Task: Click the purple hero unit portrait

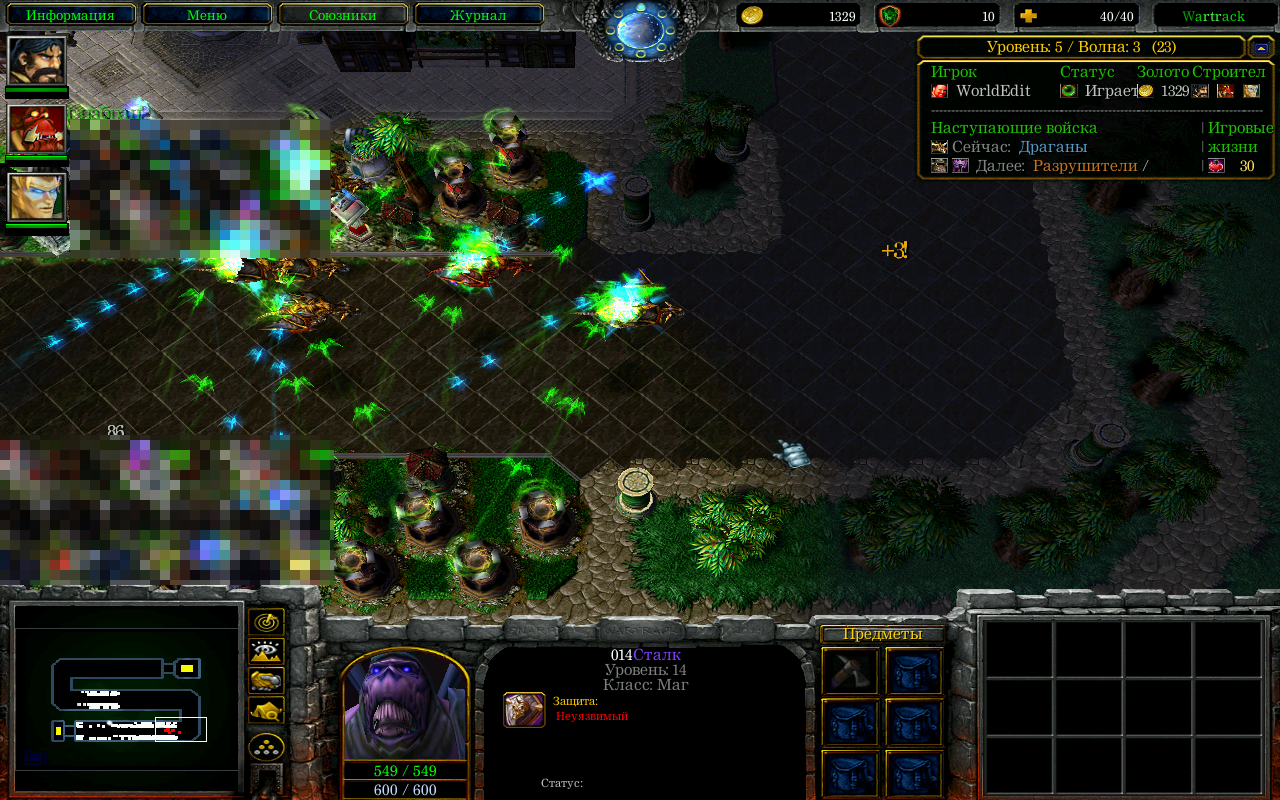Action: [405, 705]
